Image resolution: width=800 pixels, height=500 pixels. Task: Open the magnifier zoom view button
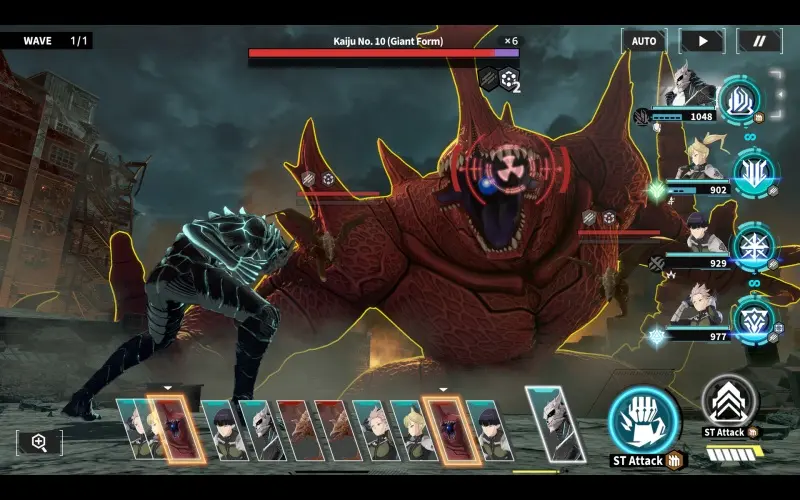click(x=39, y=442)
